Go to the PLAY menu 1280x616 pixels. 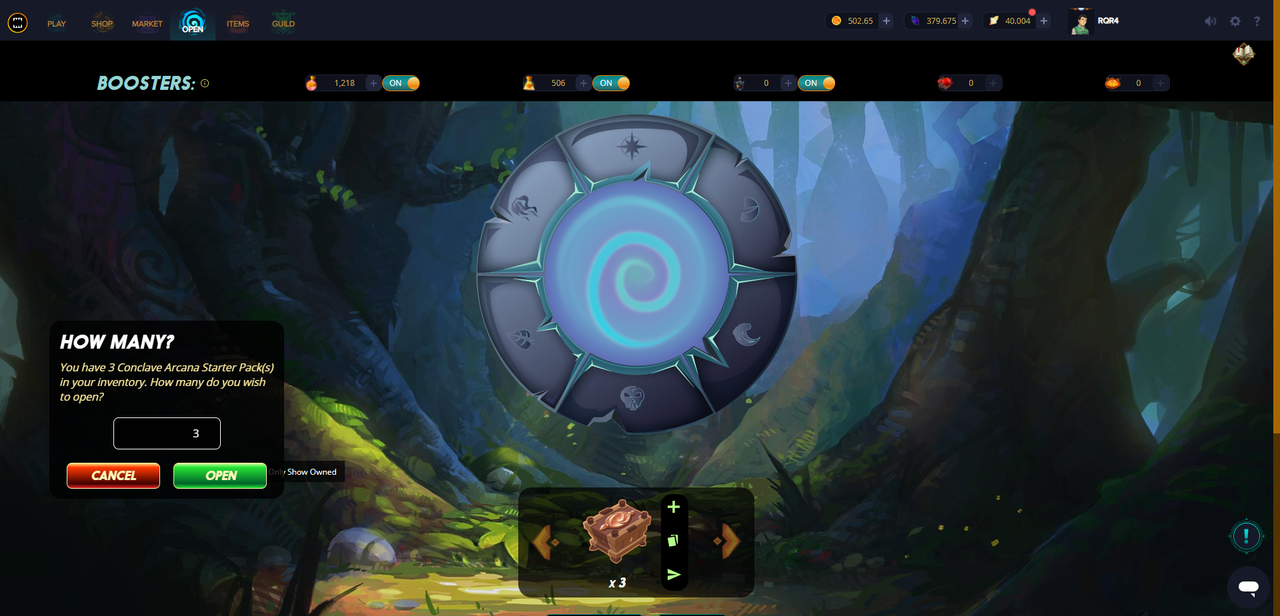click(57, 23)
